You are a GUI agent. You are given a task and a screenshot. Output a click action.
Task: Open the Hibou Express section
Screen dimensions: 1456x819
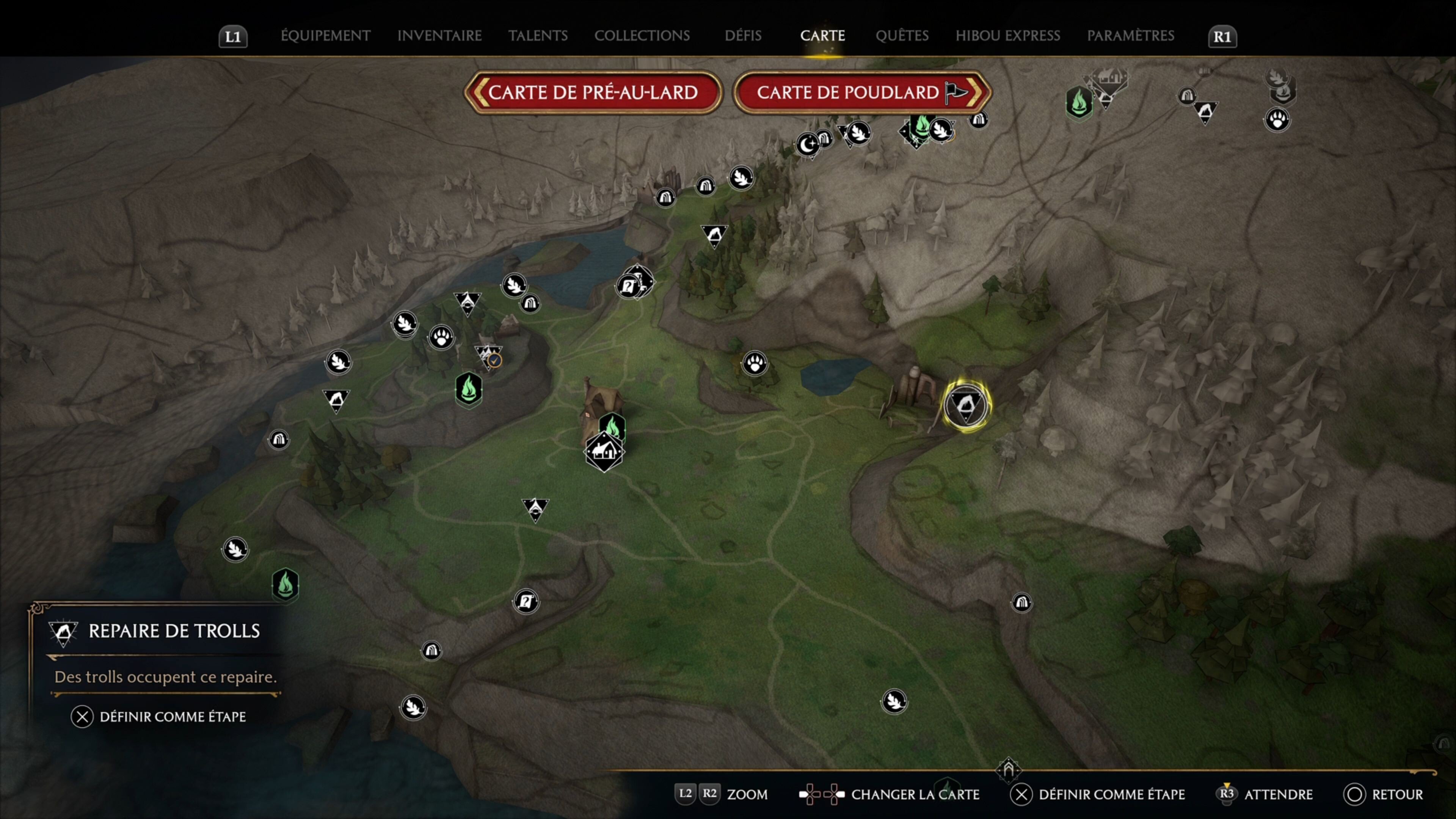(1008, 36)
